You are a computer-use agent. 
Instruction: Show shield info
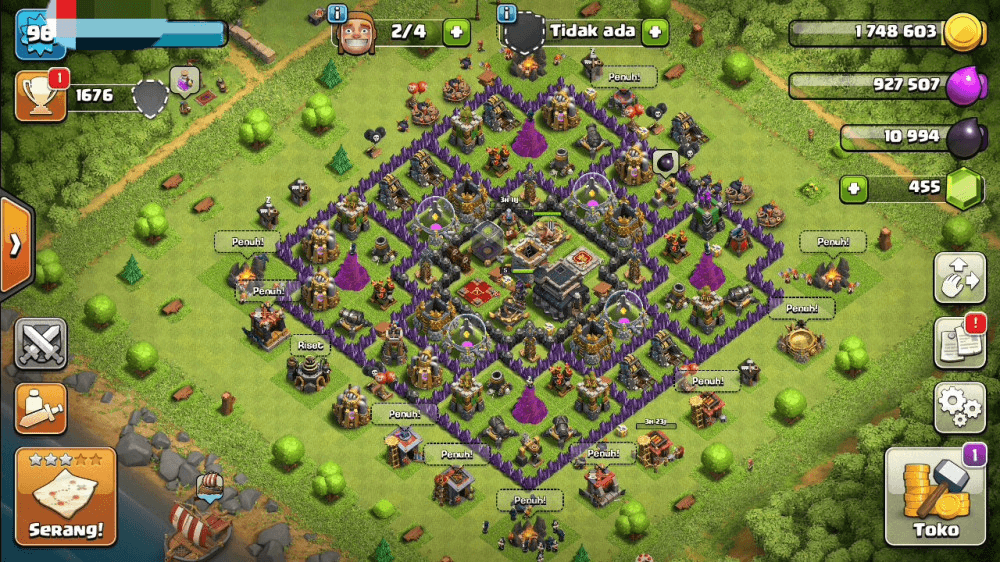point(507,14)
